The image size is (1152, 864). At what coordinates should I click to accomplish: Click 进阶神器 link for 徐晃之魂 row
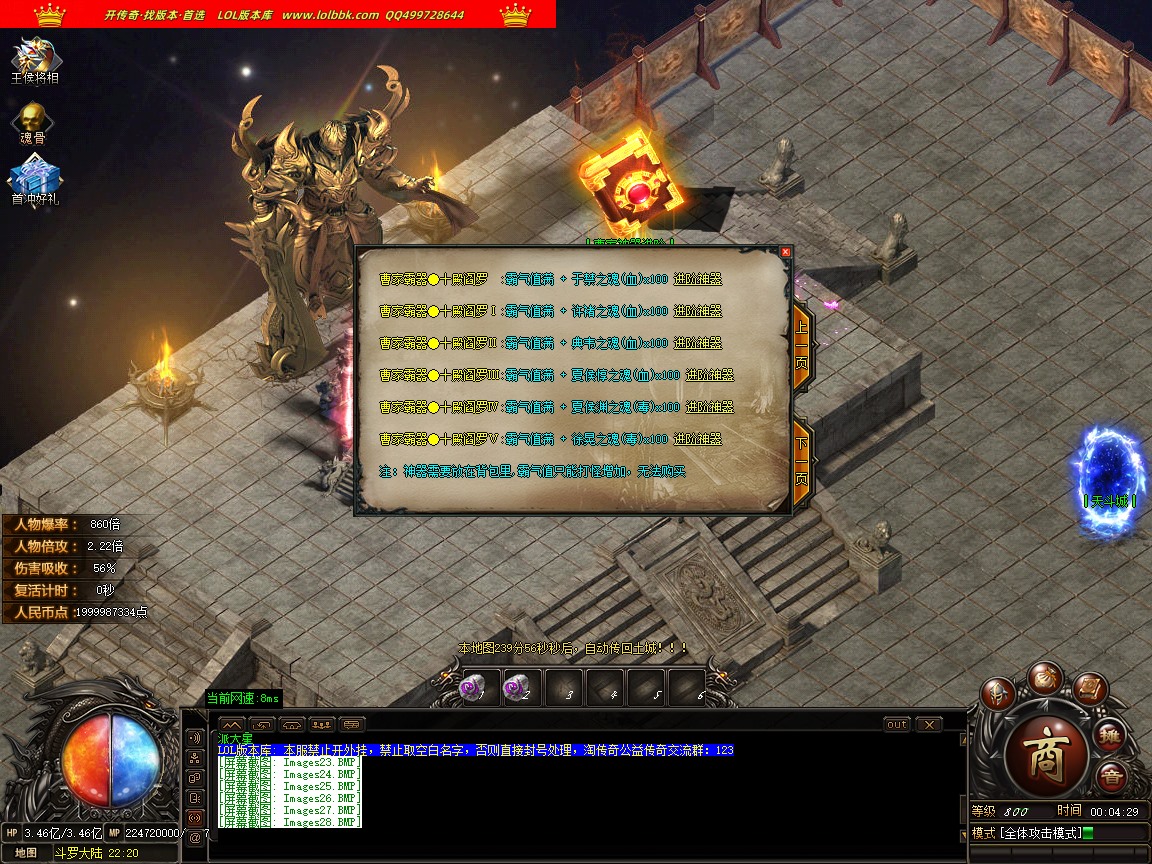click(x=697, y=439)
